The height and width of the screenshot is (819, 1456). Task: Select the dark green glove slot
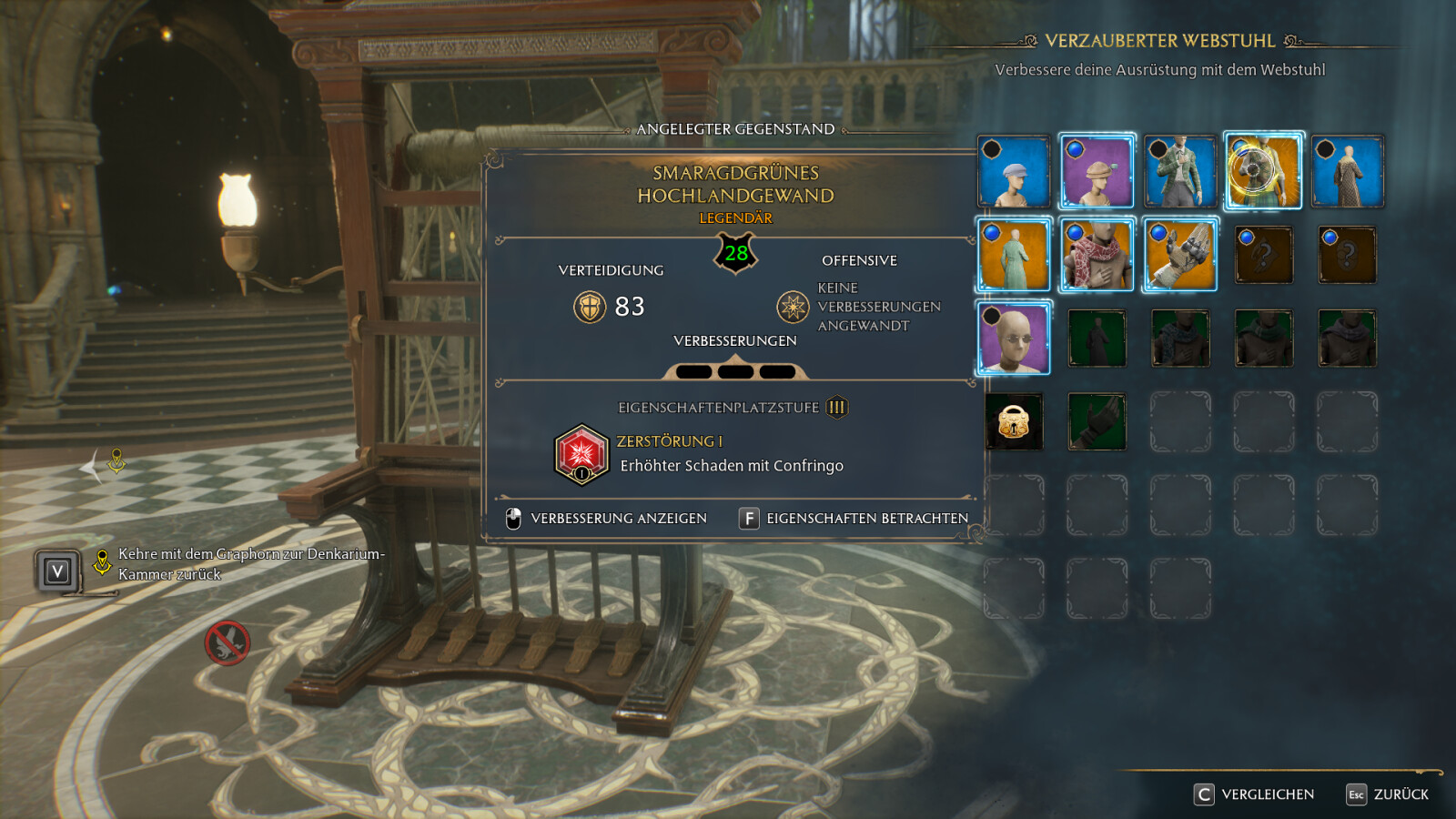pos(1097,421)
